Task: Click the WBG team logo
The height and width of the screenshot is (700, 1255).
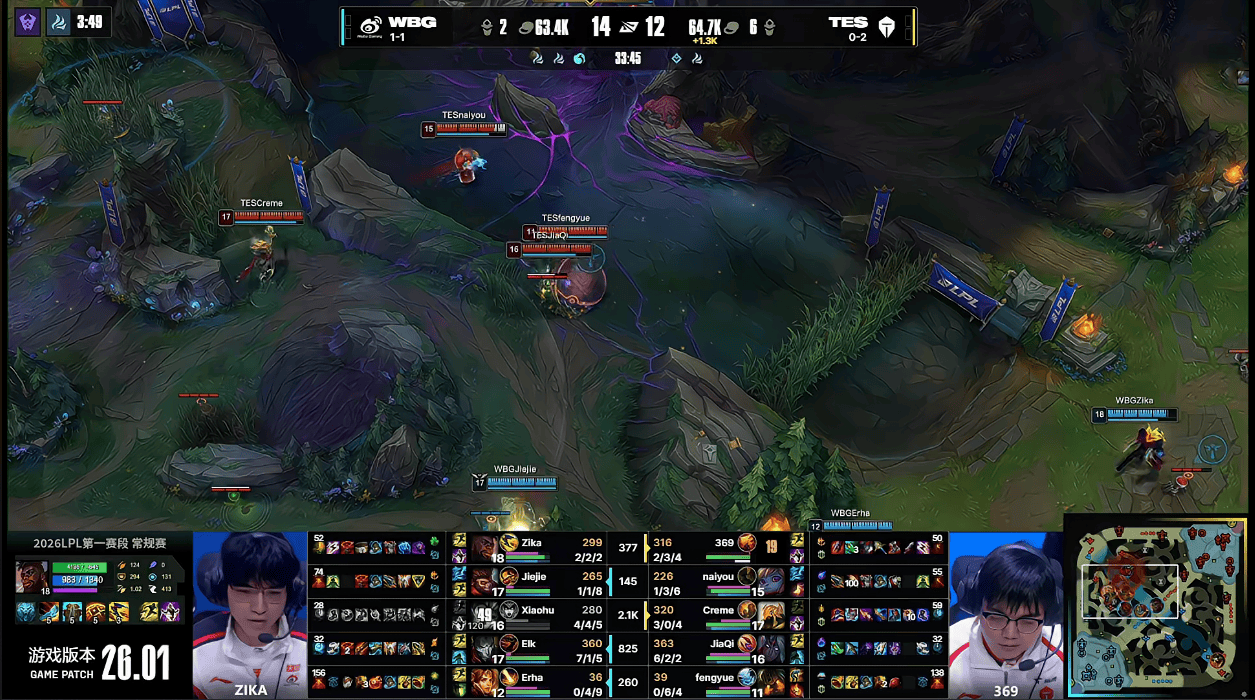Action: point(370,26)
